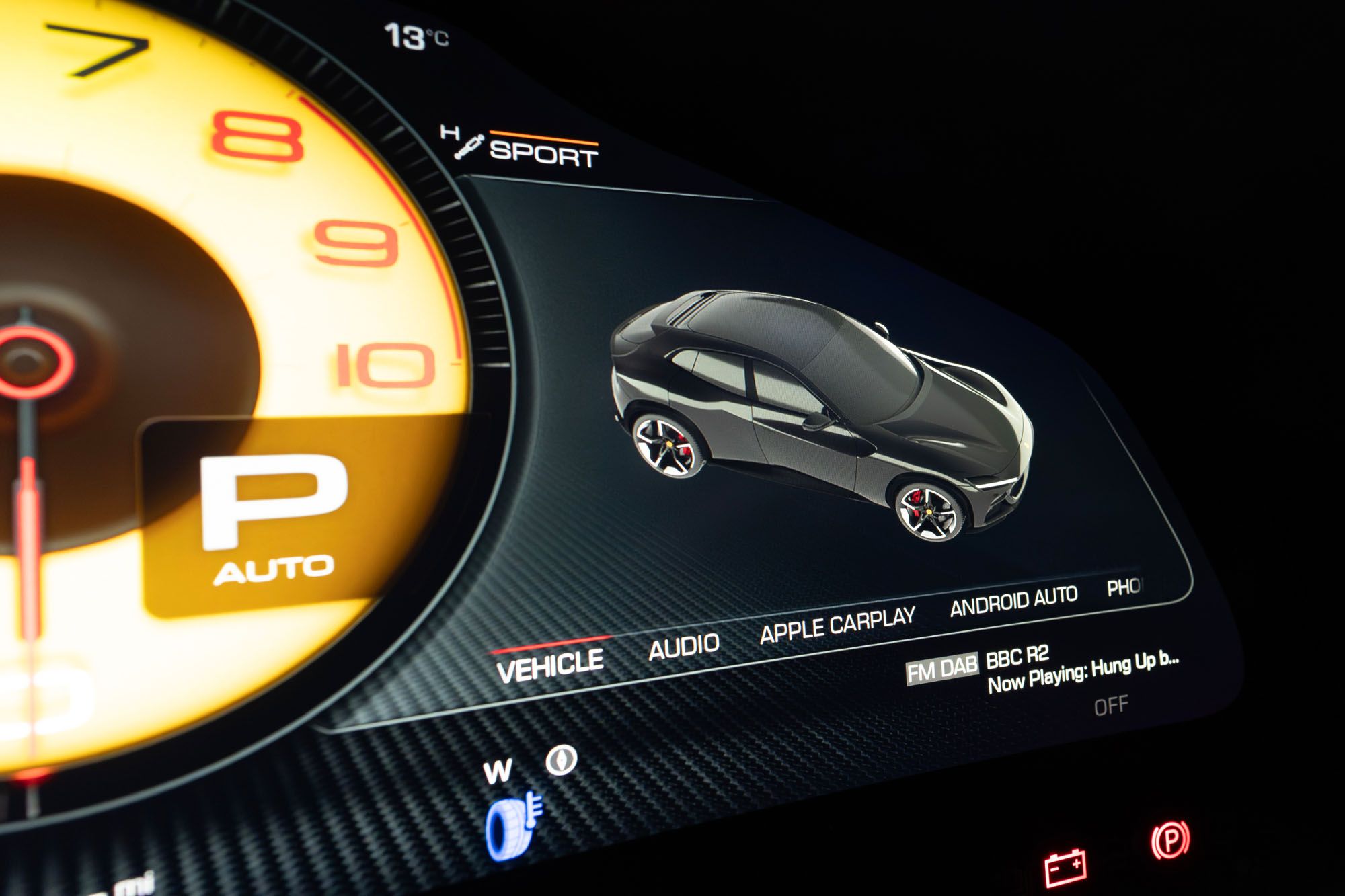Click the blue tire temperature icon
Viewport: 1345px width, 896px height.
[x=512, y=826]
